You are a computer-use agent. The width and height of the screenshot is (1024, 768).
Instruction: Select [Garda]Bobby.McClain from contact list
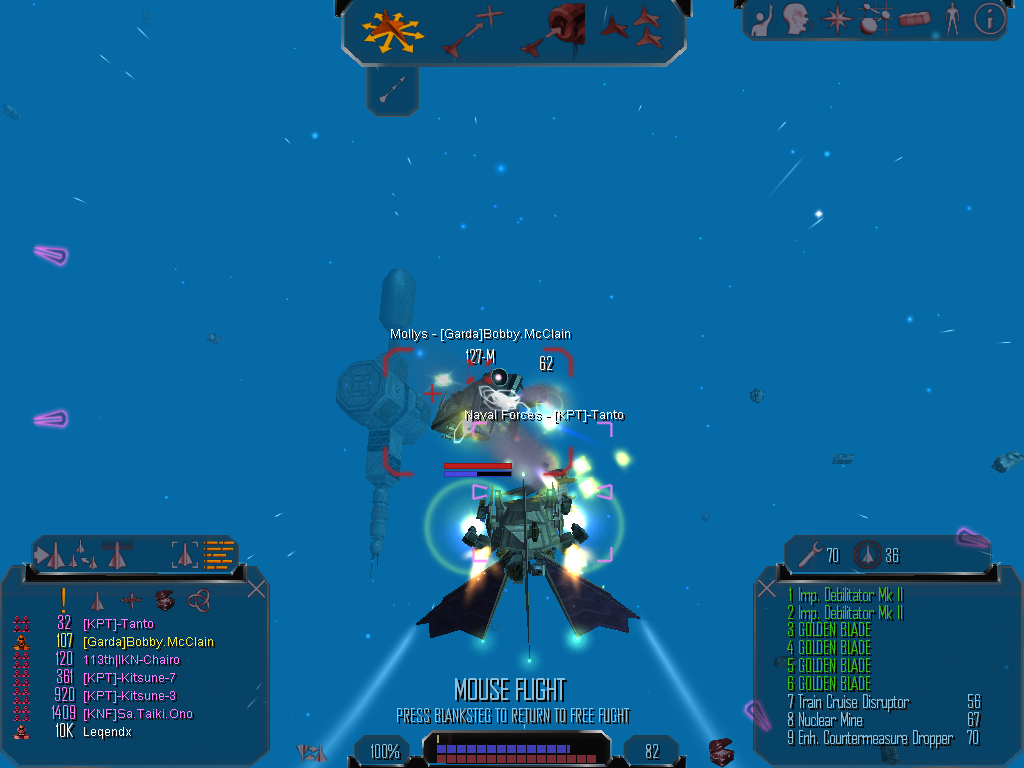[x=148, y=642]
